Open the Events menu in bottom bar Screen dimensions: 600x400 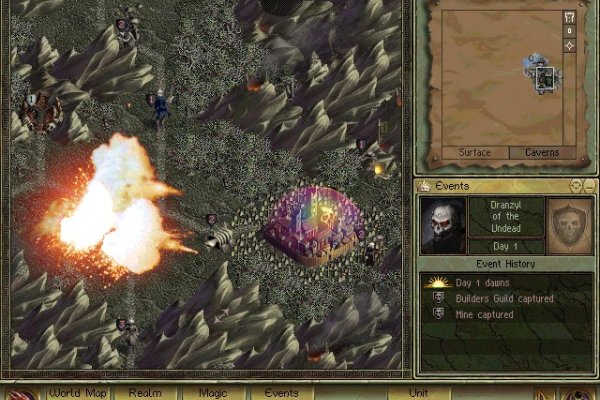[281, 393]
